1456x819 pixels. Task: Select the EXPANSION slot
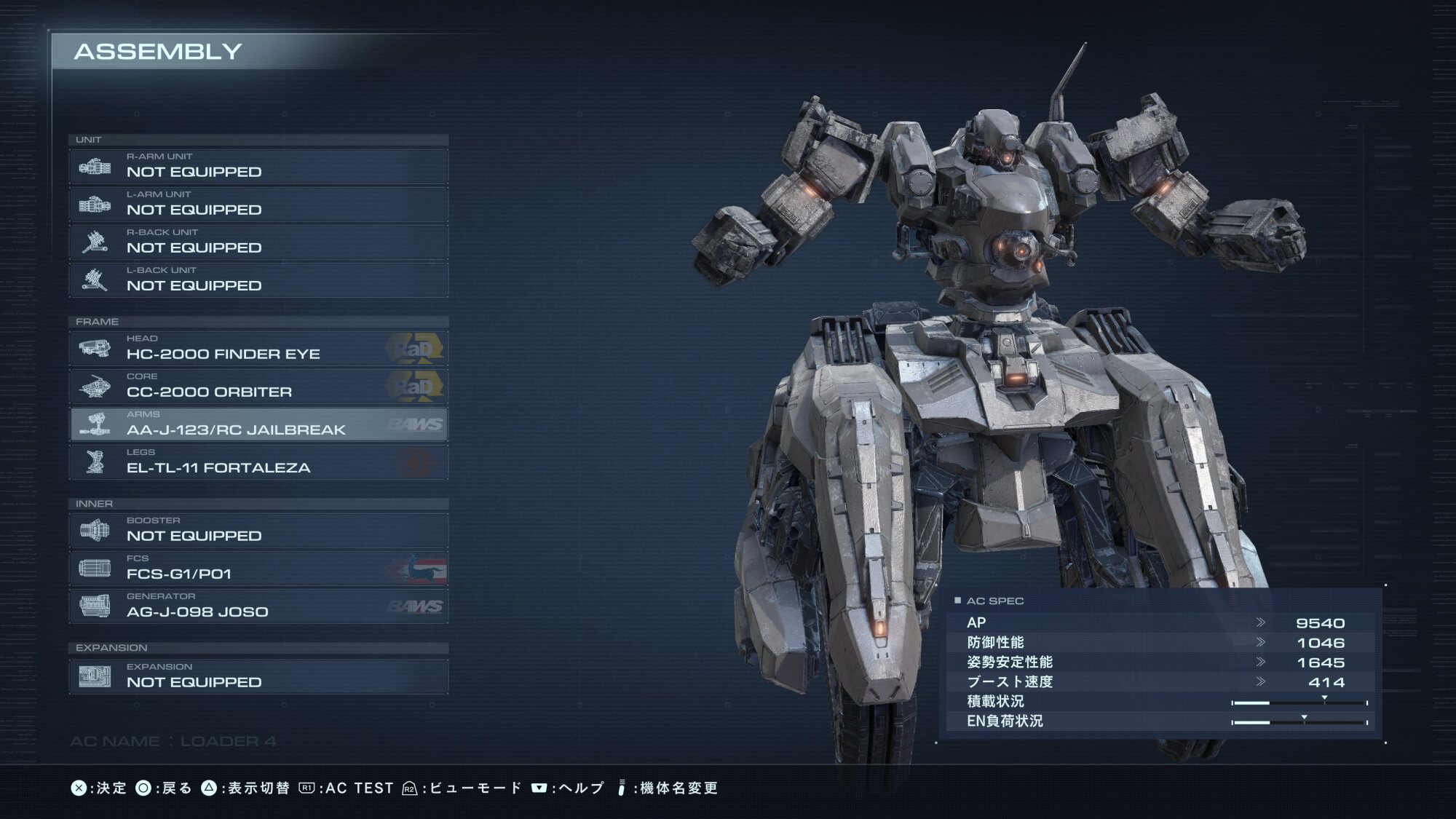coord(258,676)
